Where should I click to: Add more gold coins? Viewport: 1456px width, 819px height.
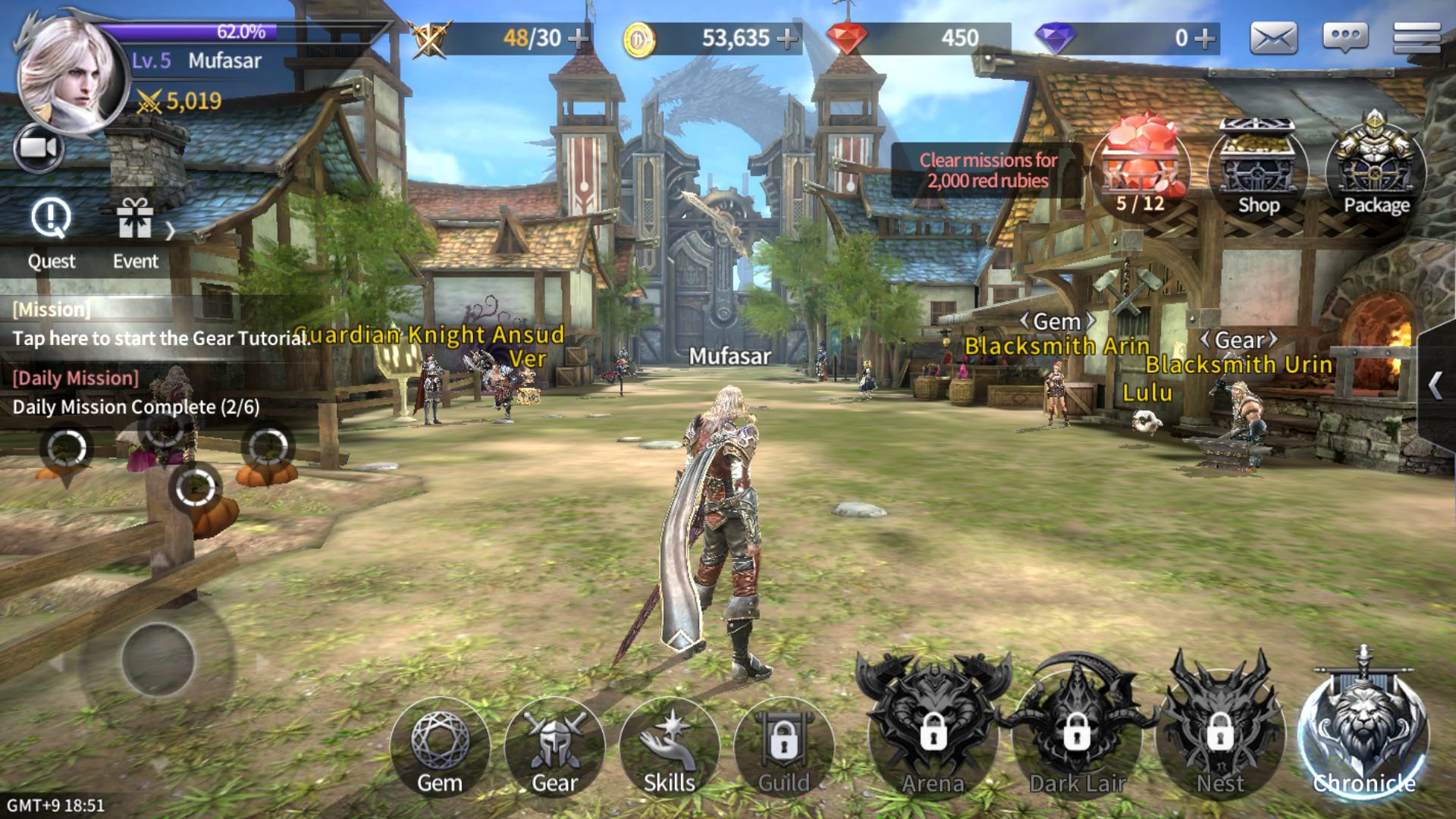click(789, 38)
